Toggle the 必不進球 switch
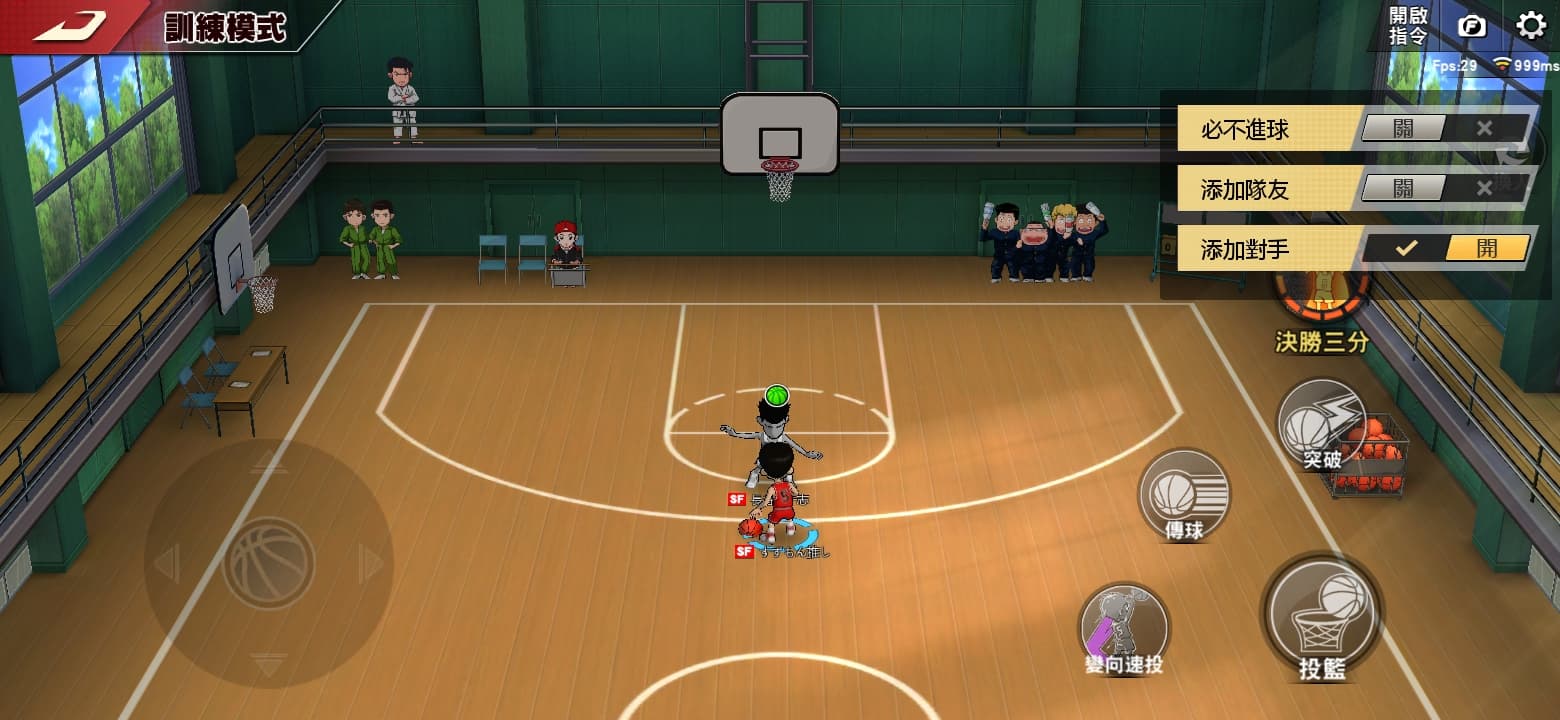Screen dimensions: 1560x720 (x=1446, y=129)
